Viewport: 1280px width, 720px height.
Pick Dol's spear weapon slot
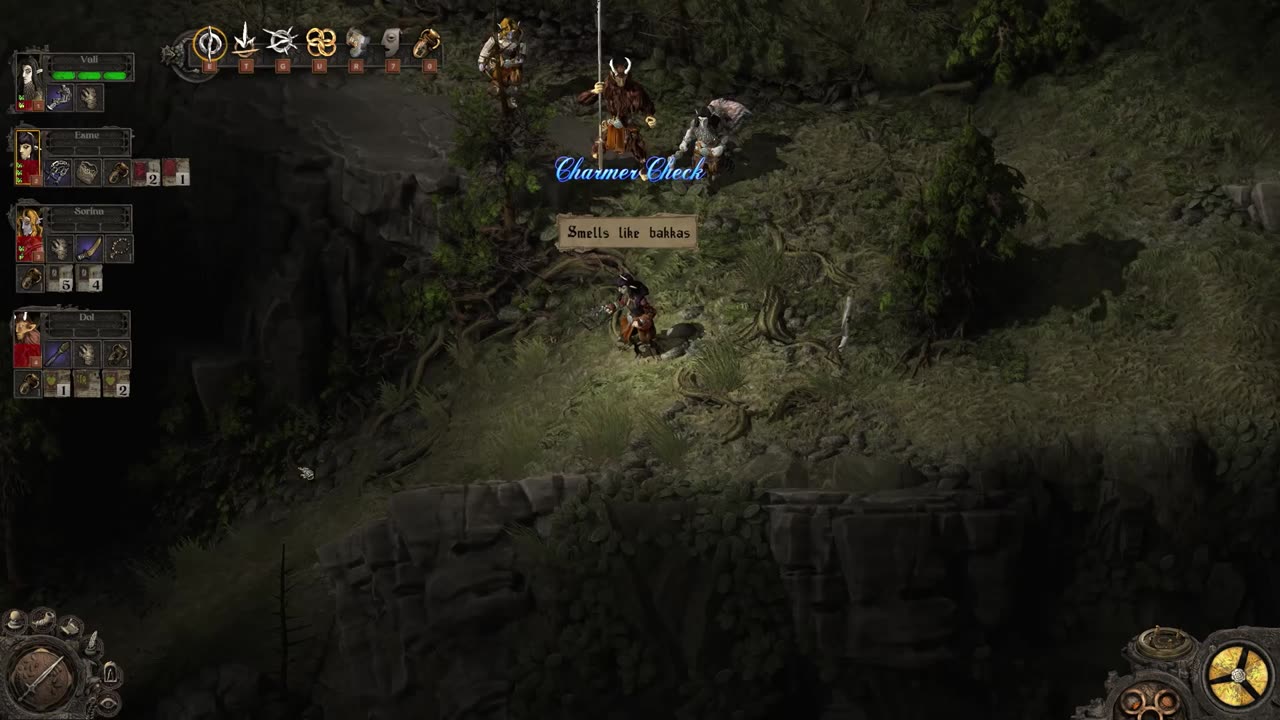click(x=57, y=354)
